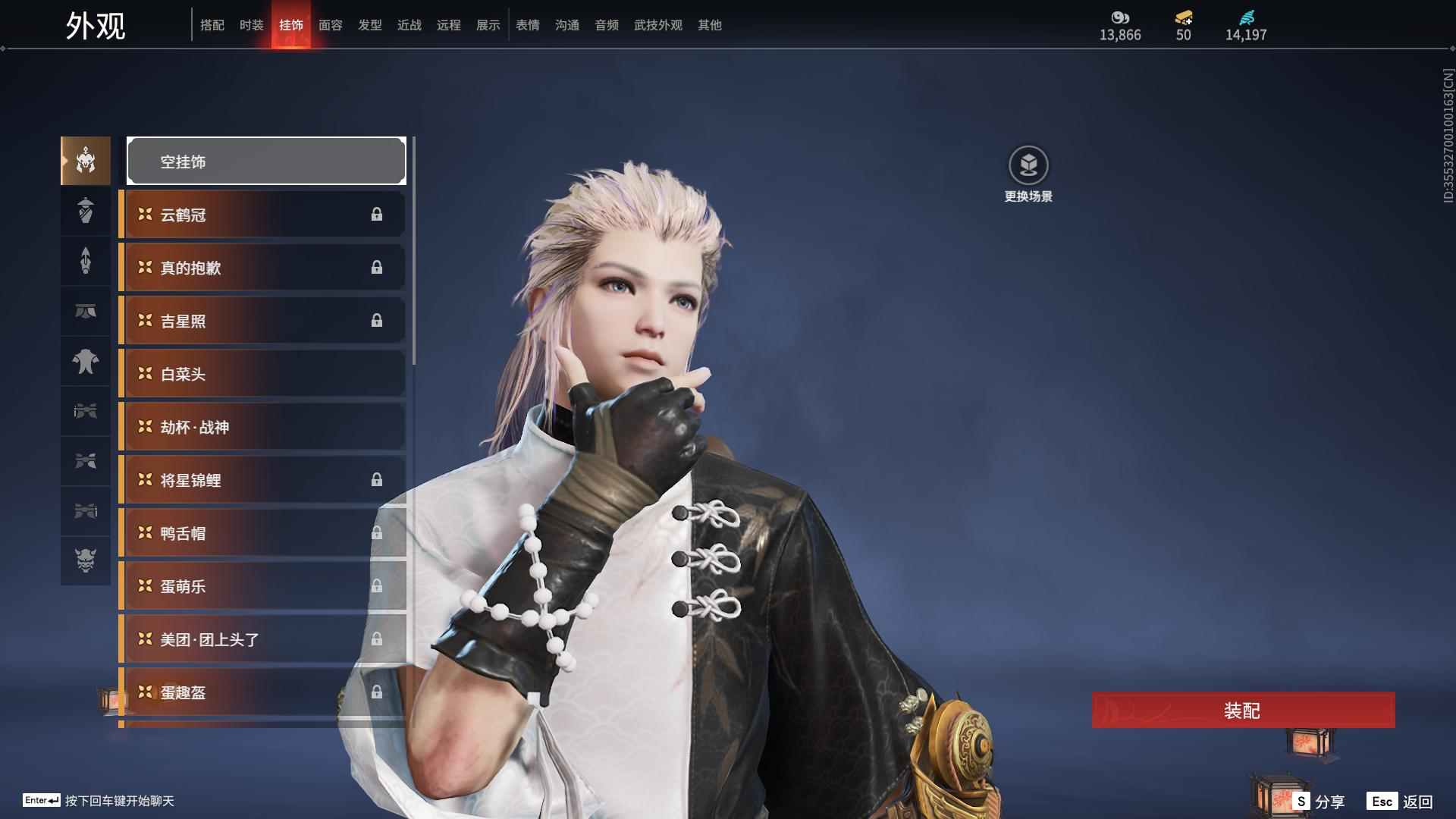Screen dimensions: 1456x819
Task: Pick the 鸭舌帽 cap accessory
Action: [262, 533]
